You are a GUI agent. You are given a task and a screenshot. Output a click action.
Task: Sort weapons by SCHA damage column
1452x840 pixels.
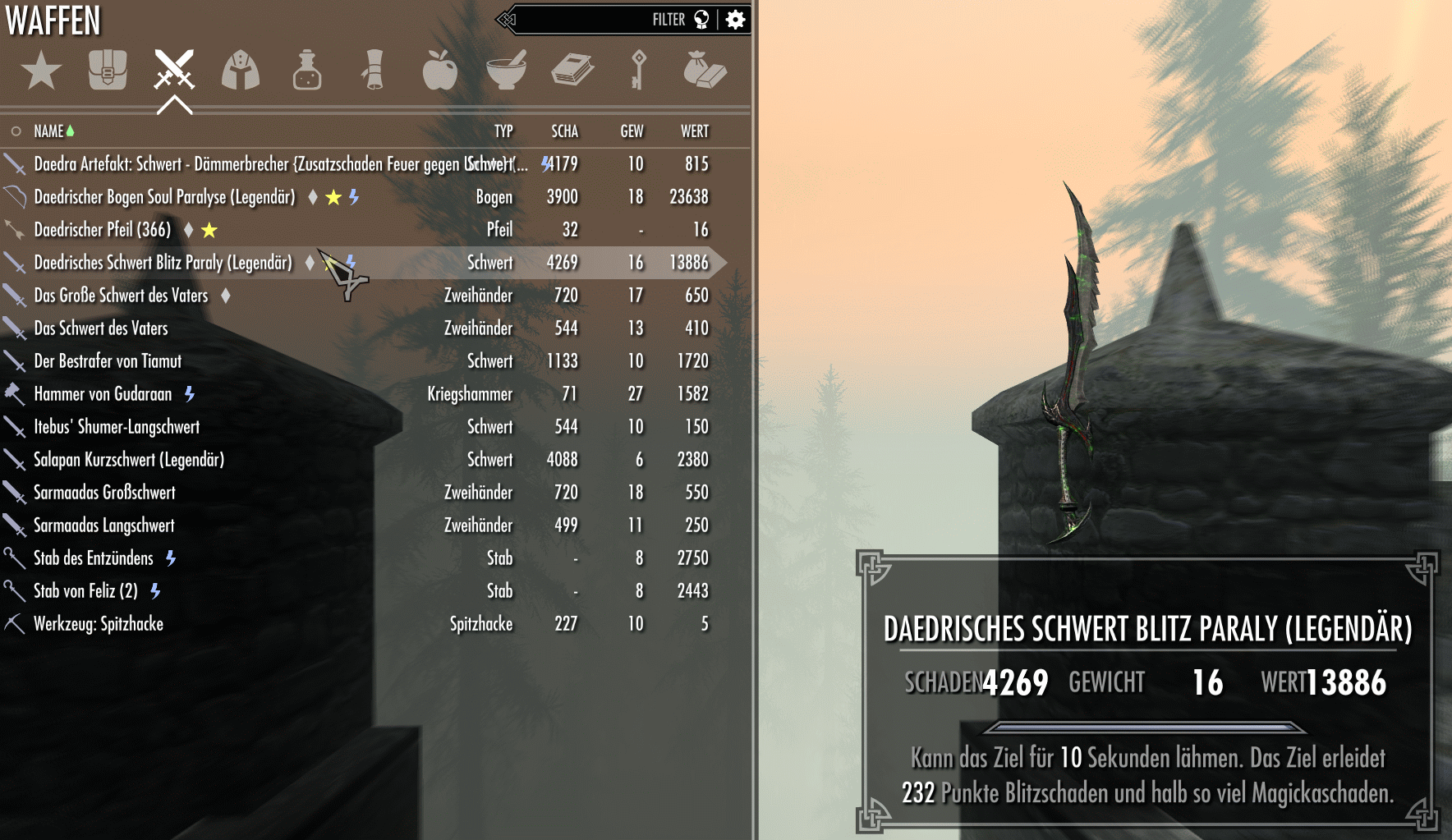[564, 130]
